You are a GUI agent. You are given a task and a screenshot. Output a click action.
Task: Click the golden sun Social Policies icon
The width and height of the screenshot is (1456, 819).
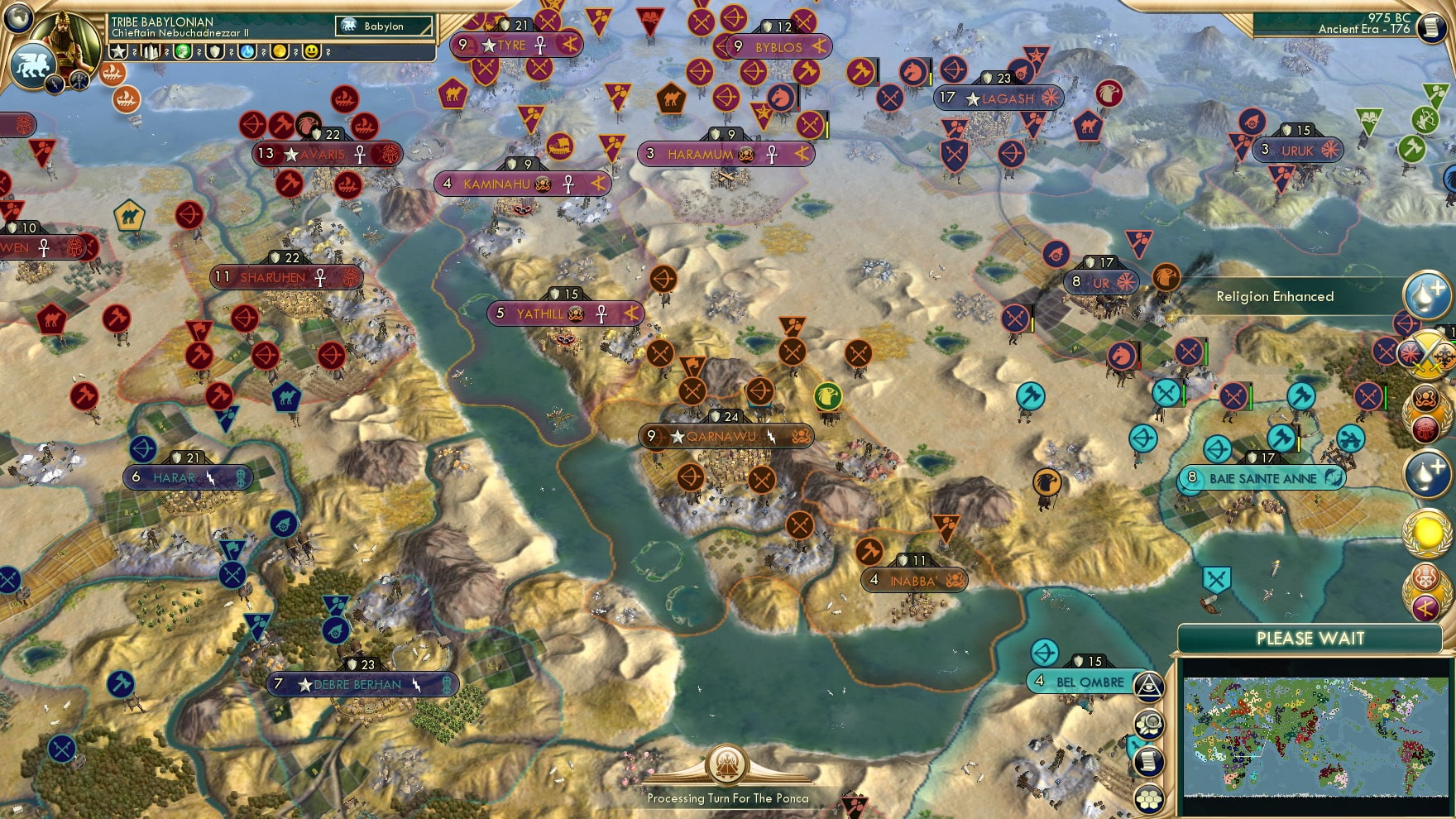[x=1429, y=533]
